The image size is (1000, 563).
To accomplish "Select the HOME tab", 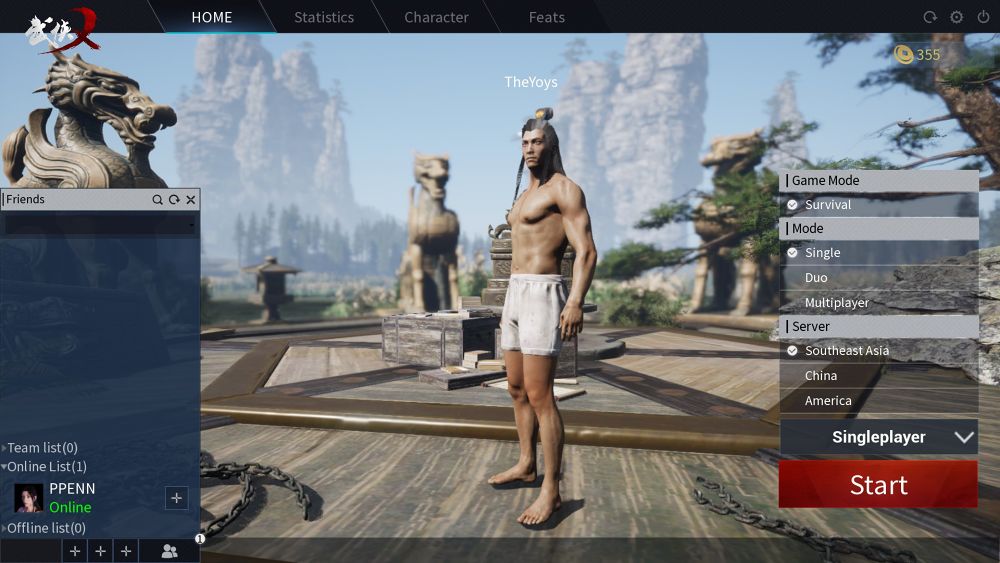I will click(212, 17).
